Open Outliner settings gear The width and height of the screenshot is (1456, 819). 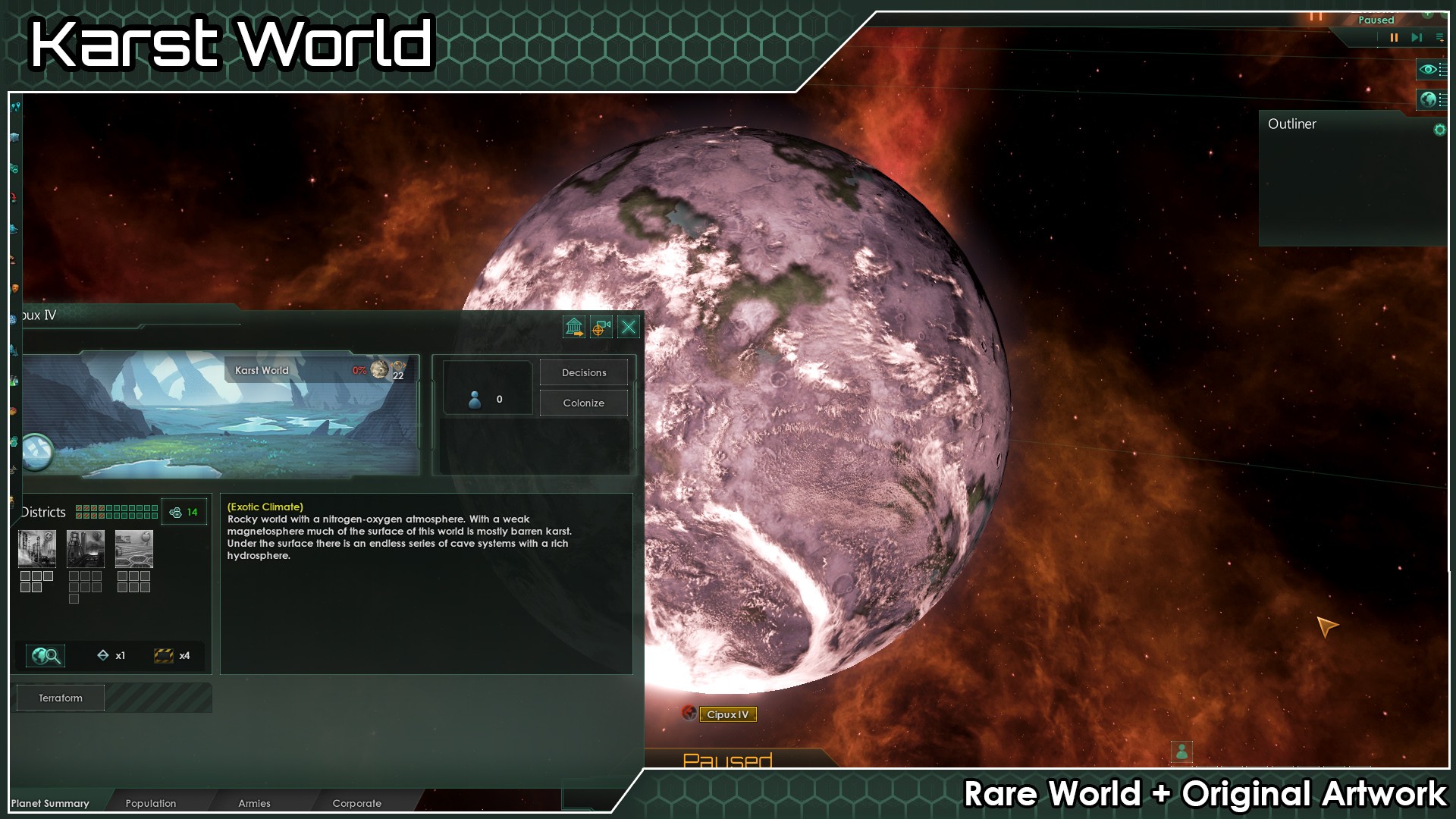[x=1439, y=130]
